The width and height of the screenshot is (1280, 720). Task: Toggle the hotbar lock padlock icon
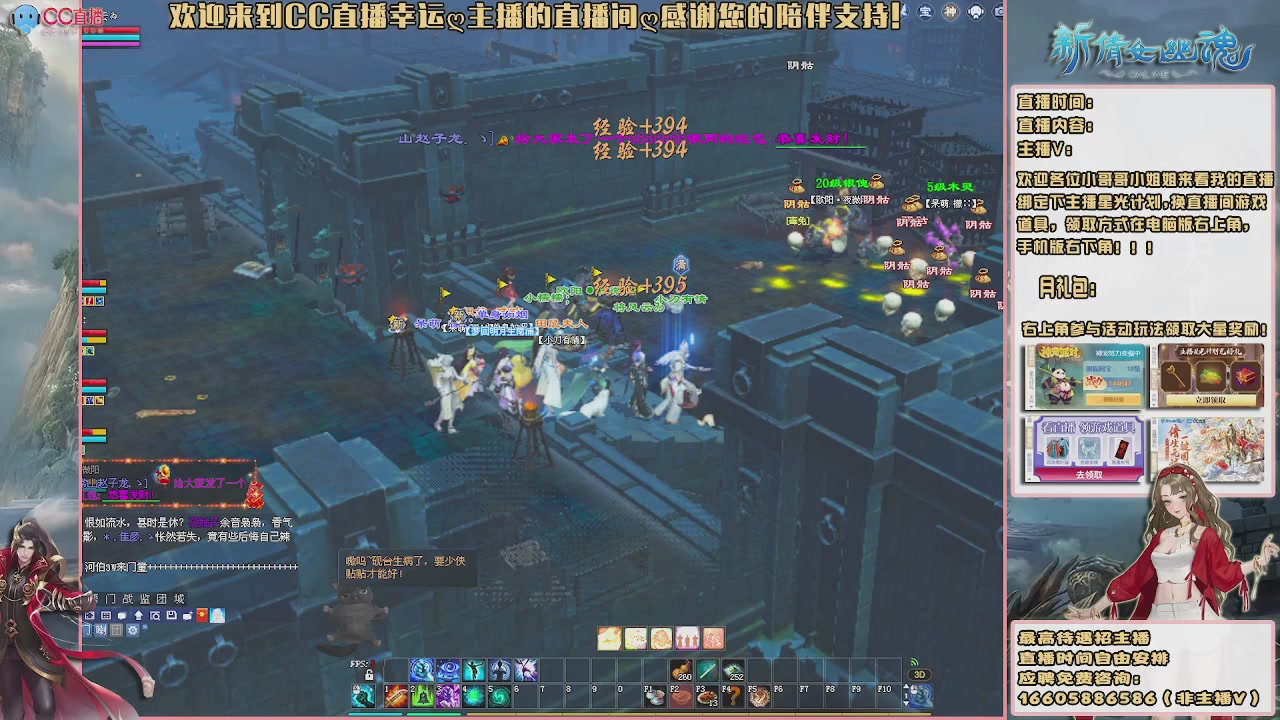click(370, 675)
